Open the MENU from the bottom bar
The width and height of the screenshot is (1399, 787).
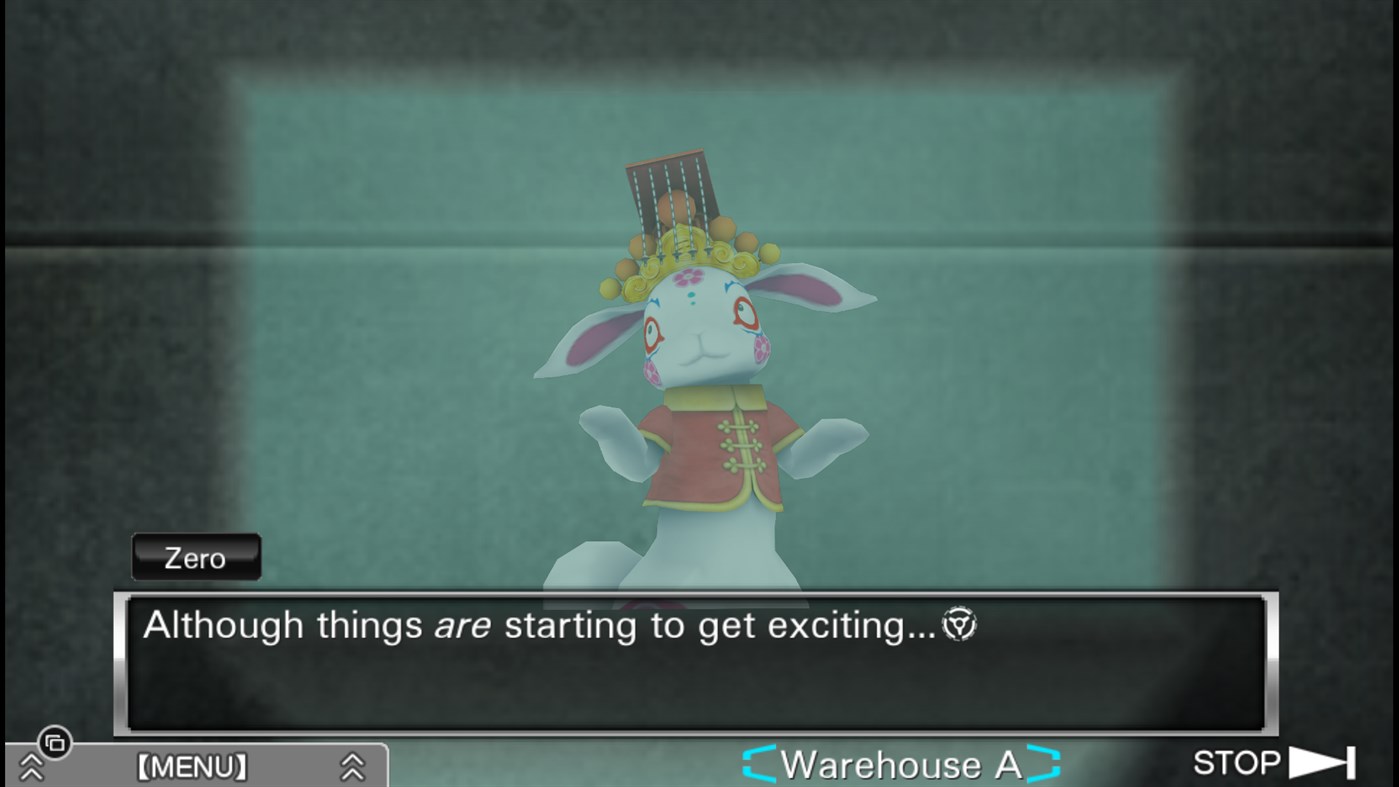[x=193, y=766]
